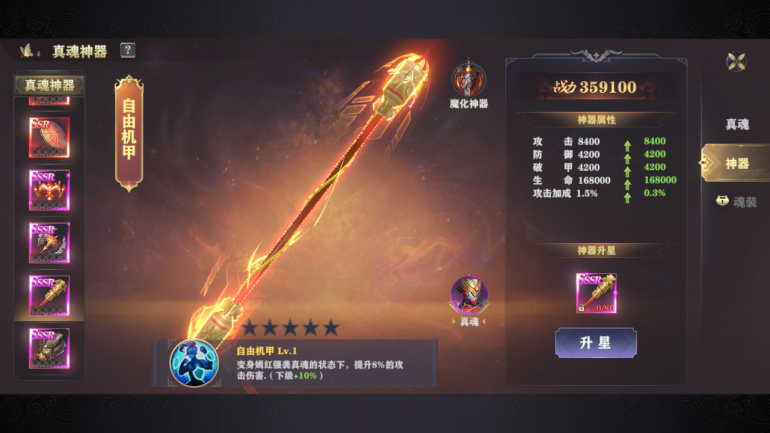Screen dimensions: 770x433
Task: Tap the star-up material item slot
Action: 596,293
